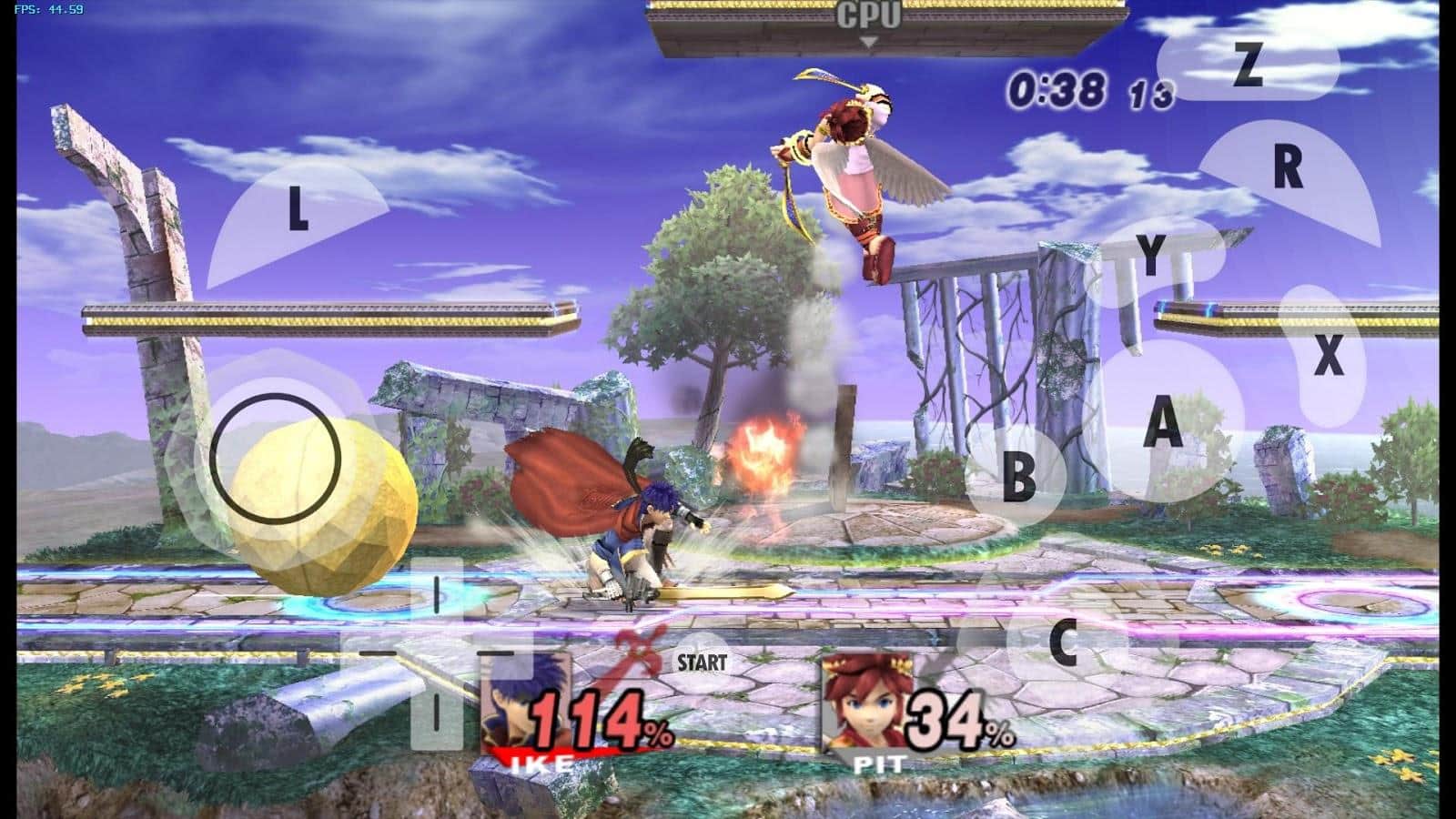Tap the on-screen B button

[x=1018, y=477]
